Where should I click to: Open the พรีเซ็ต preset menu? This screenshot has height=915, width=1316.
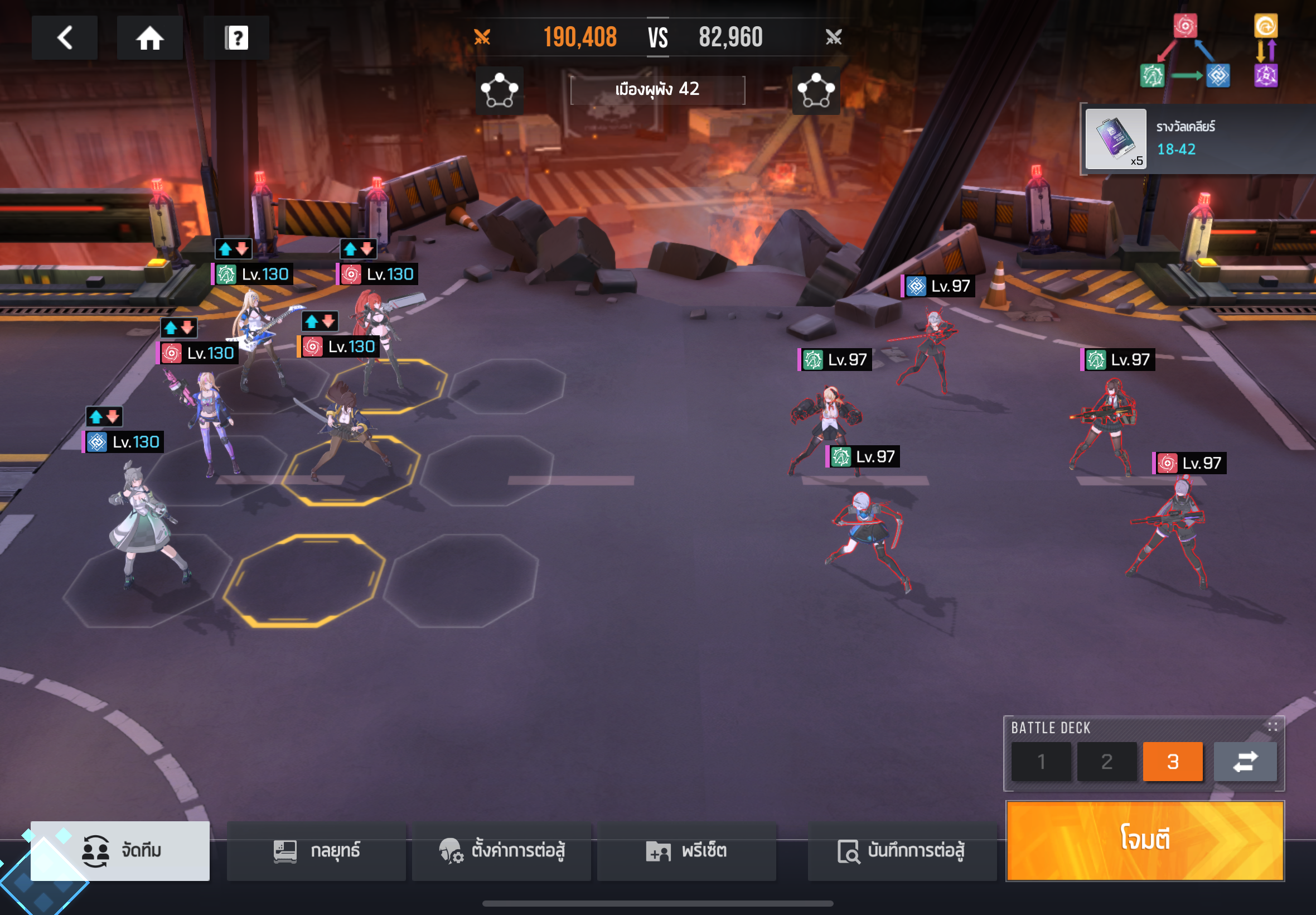pos(686,850)
